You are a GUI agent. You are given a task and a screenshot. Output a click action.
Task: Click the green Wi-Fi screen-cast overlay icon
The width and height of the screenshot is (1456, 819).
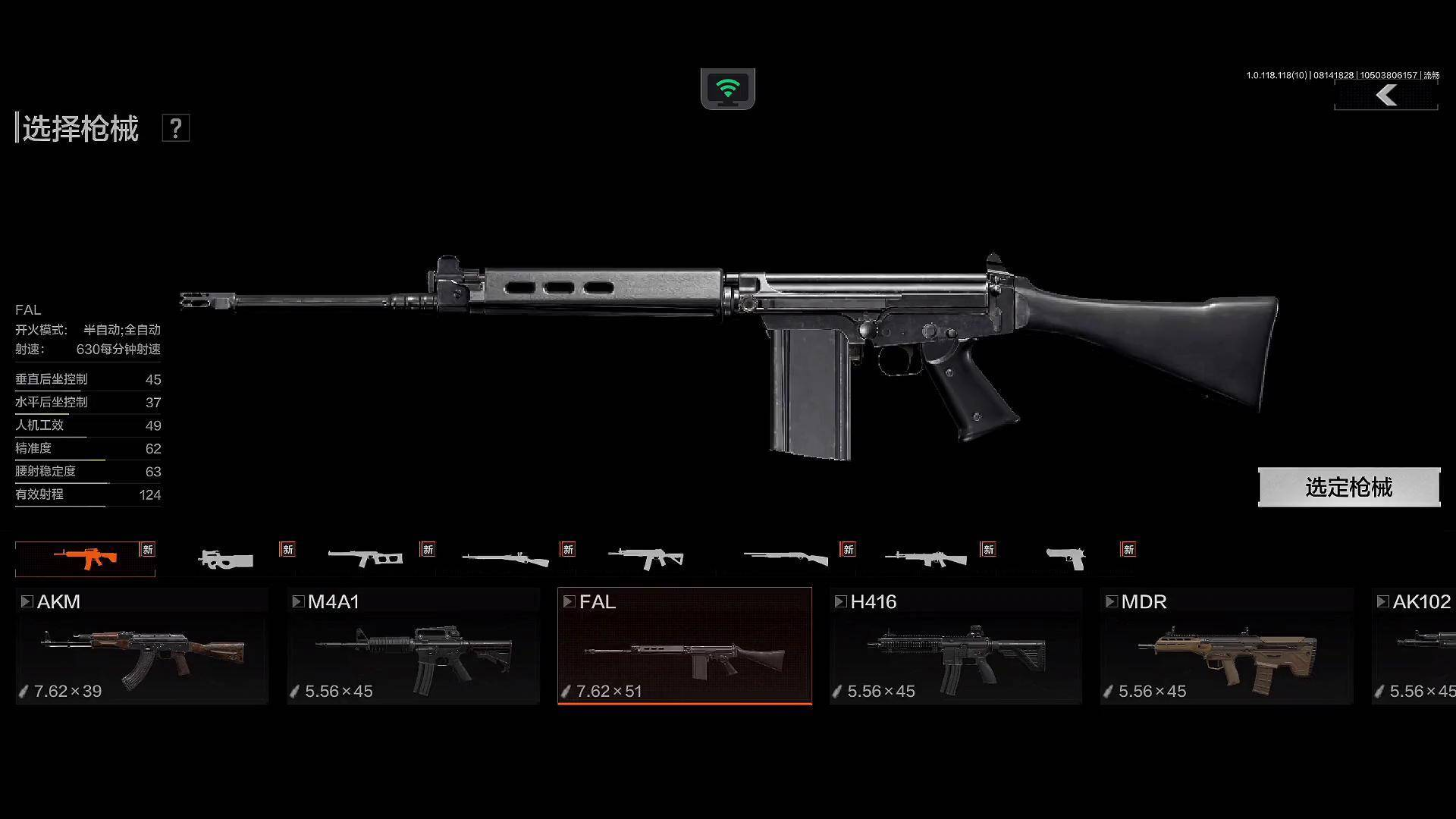point(727,89)
